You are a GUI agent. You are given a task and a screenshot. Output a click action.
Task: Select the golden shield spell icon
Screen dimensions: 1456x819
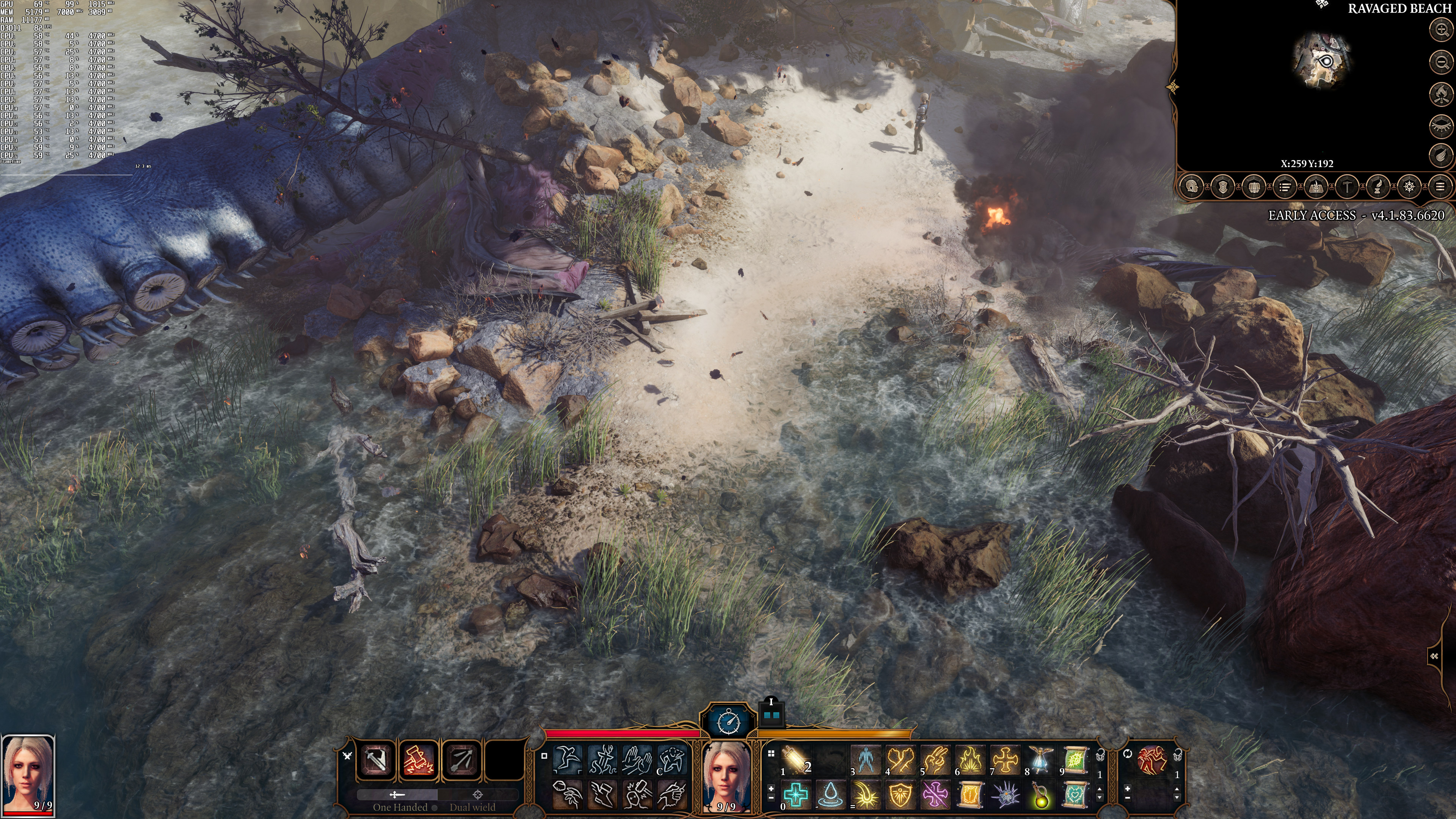[x=901, y=795]
